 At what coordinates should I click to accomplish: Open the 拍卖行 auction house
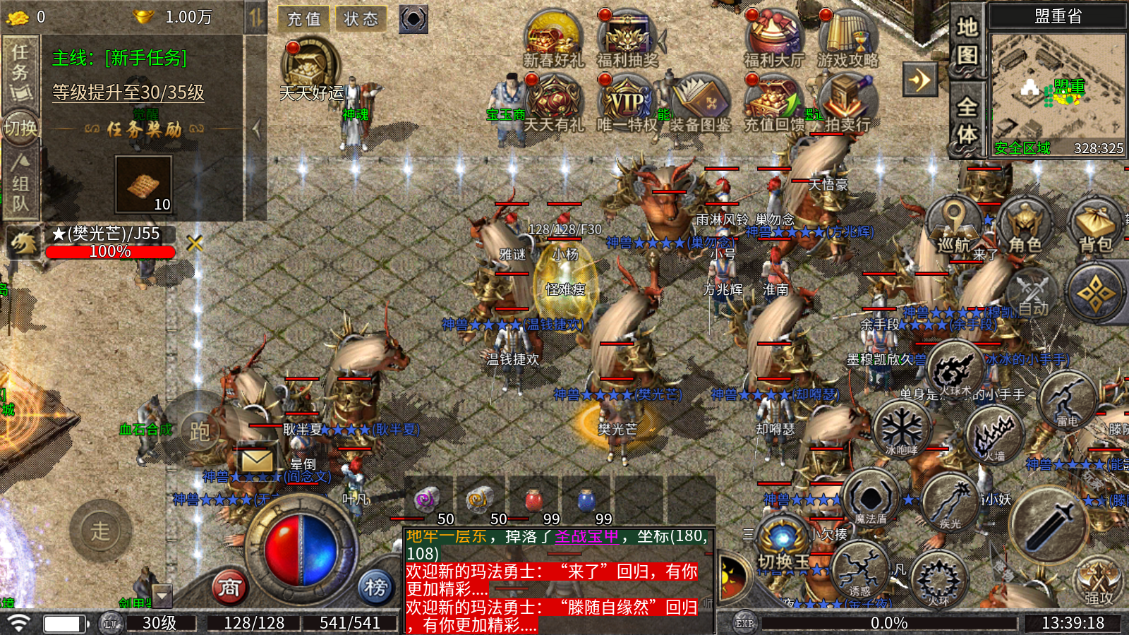coord(847,102)
